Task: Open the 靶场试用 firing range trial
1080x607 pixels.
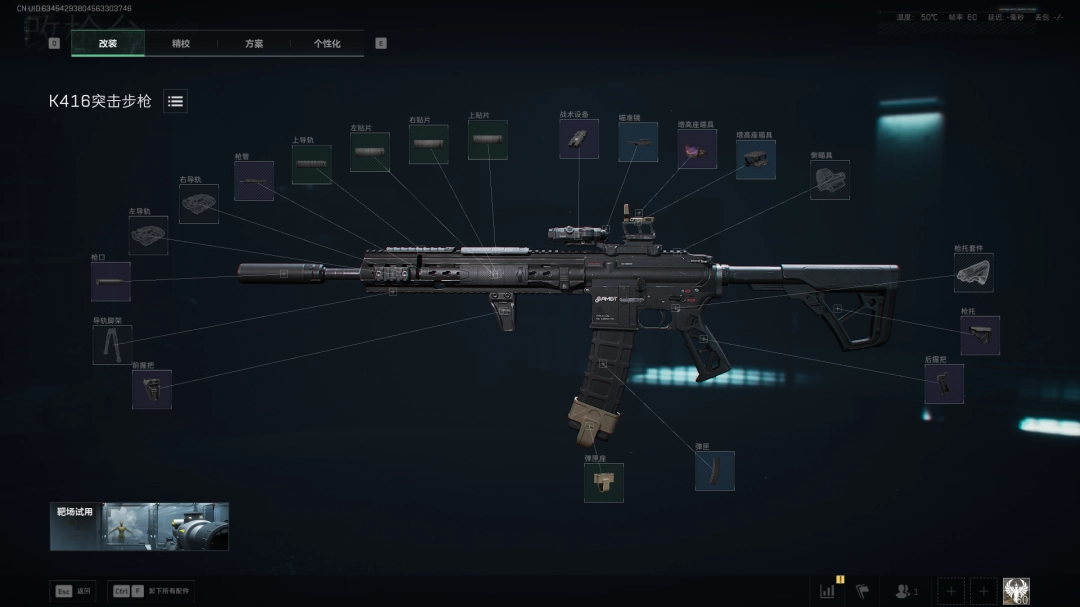Action: 139,526
